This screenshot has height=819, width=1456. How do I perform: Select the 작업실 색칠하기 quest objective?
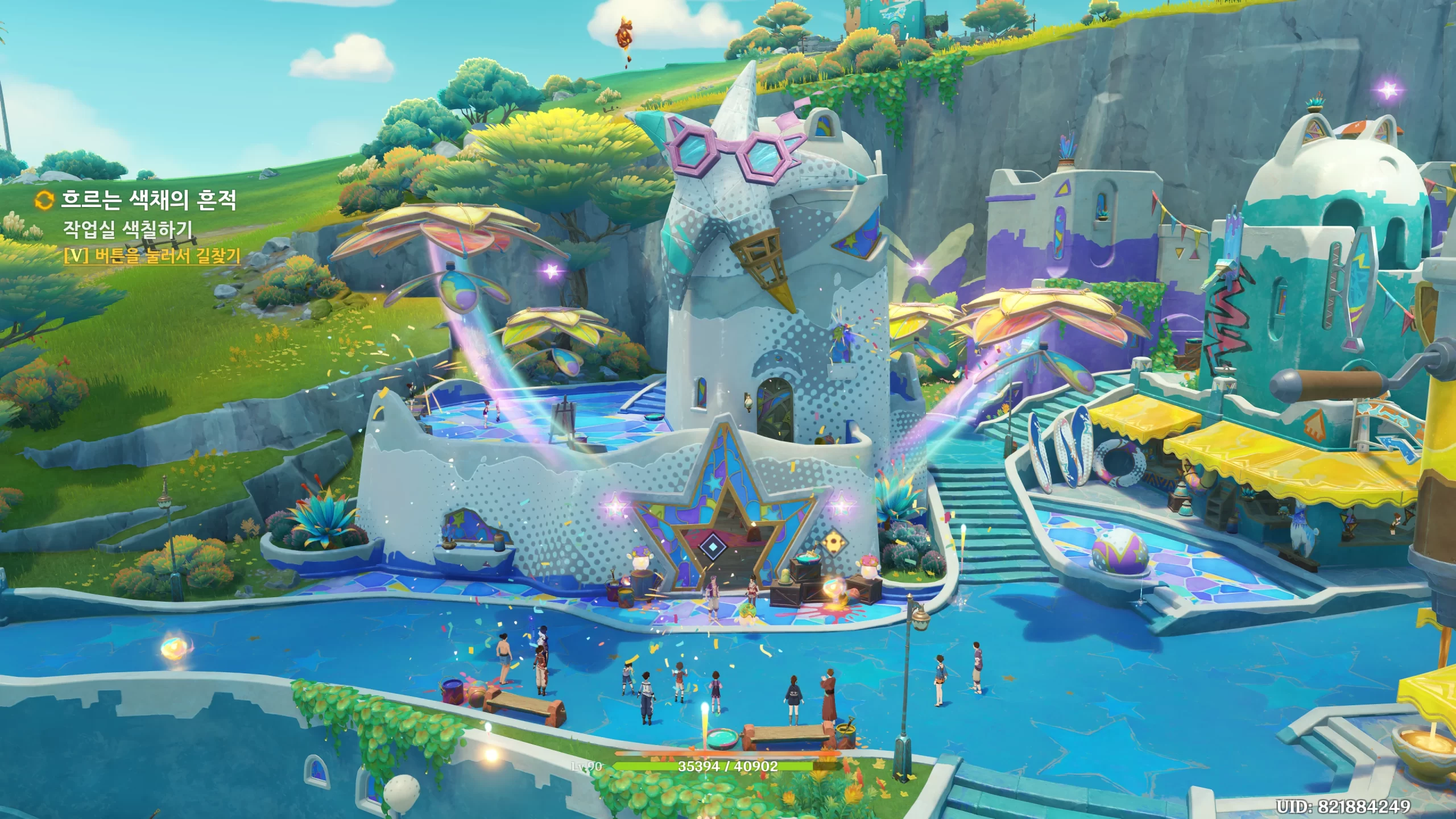pos(128,229)
